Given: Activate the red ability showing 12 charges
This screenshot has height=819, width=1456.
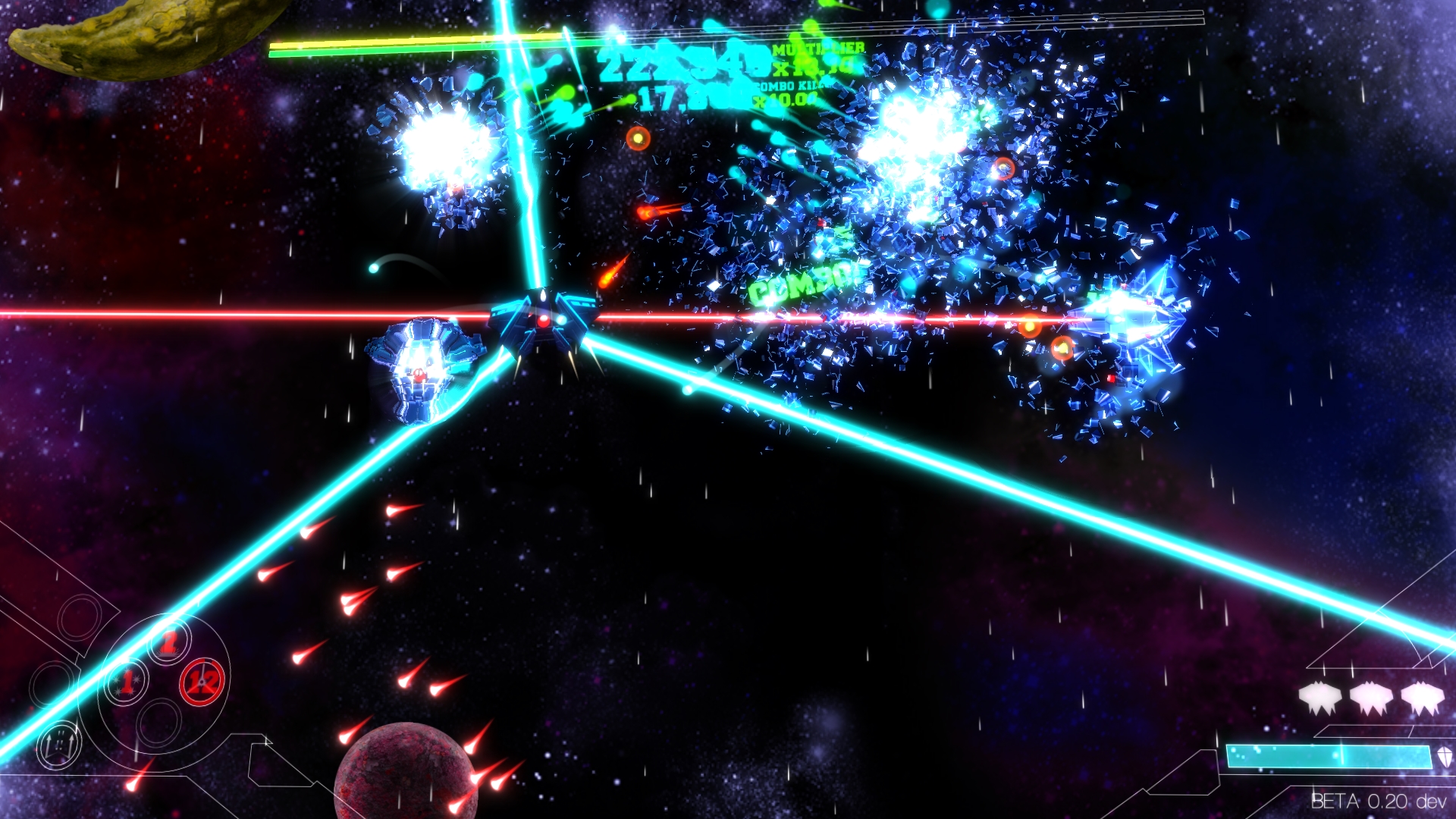Looking at the screenshot, I should point(200,682).
